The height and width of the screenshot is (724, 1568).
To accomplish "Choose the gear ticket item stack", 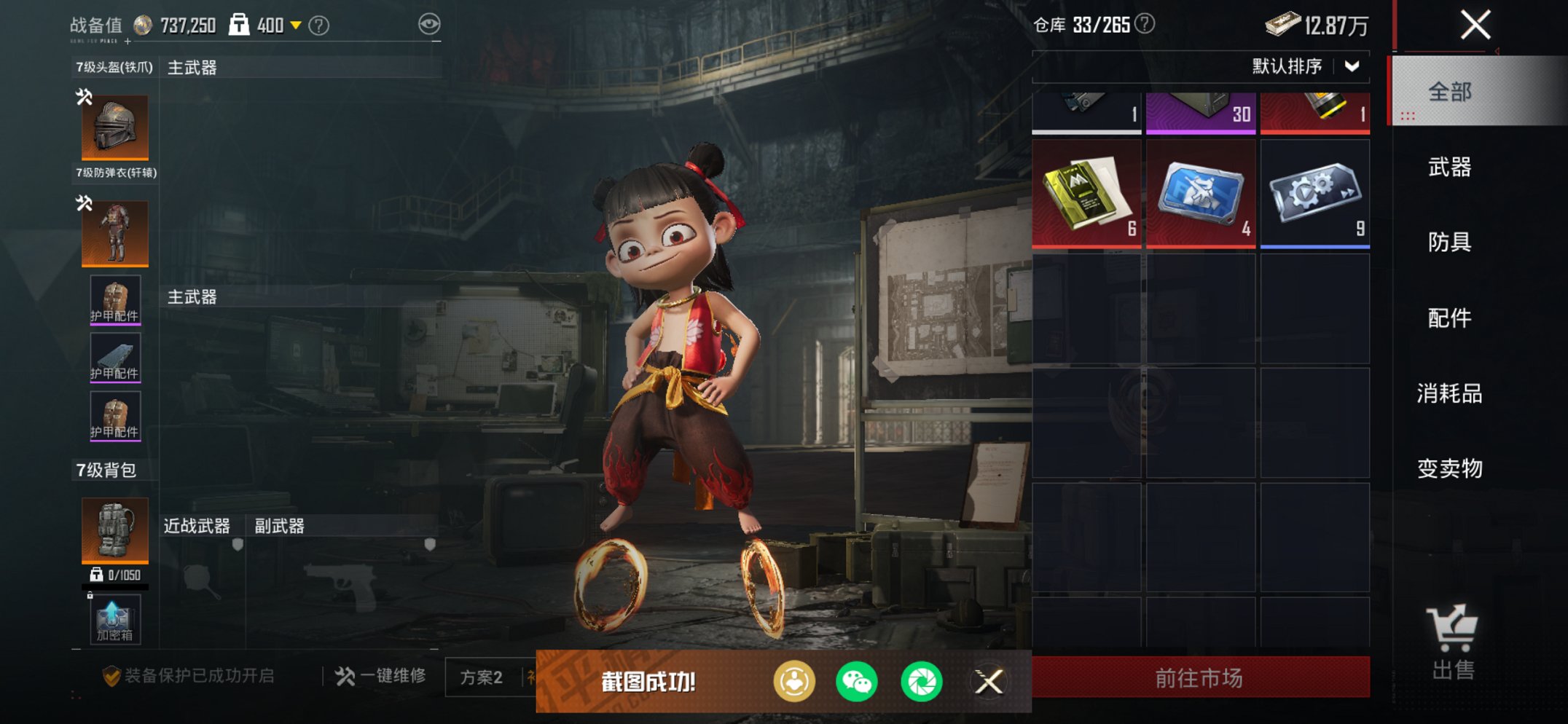I will tap(1314, 194).
